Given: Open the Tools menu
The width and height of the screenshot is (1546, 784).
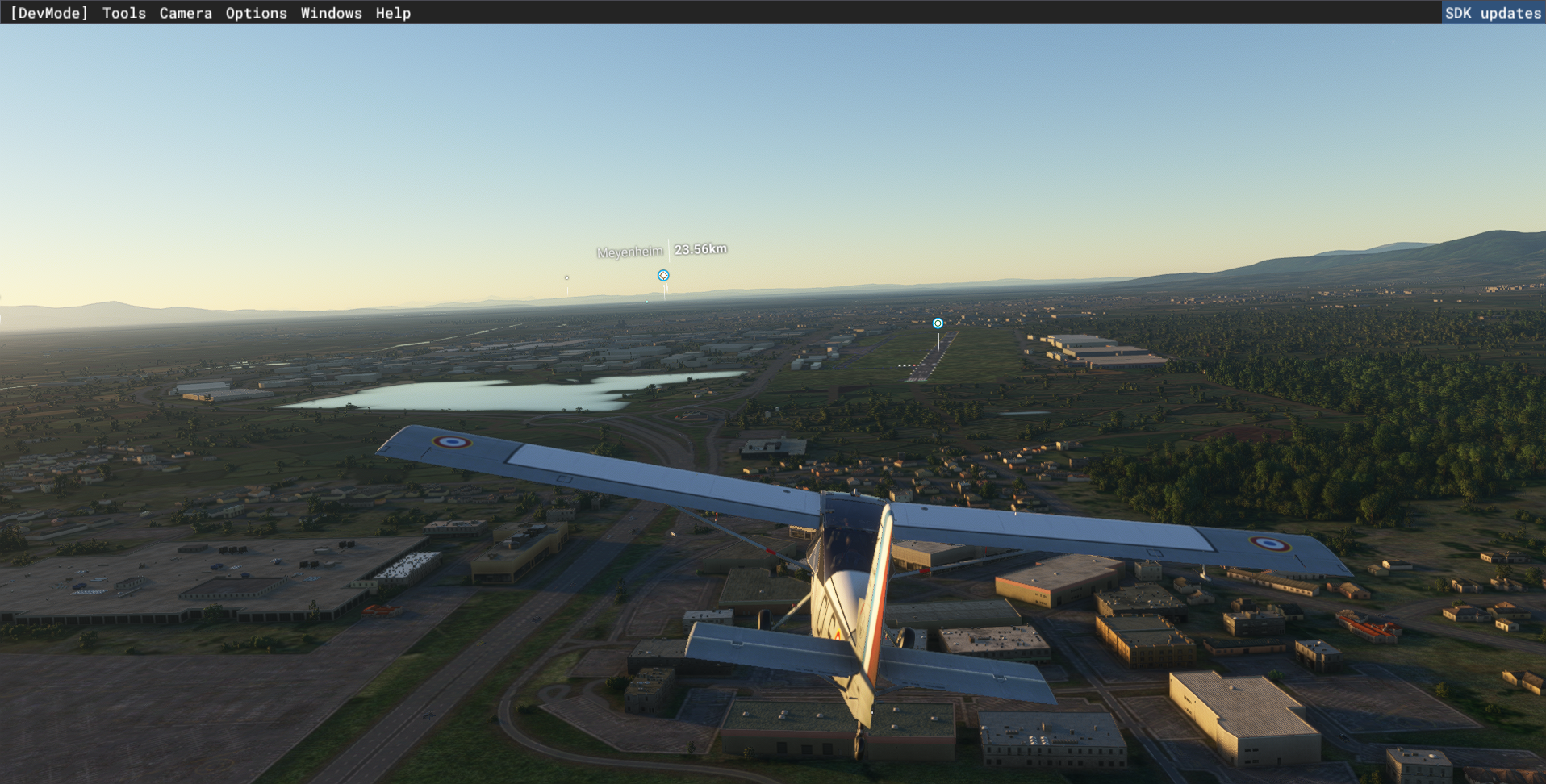Looking at the screenshot, I should click(x=124, y=13).
